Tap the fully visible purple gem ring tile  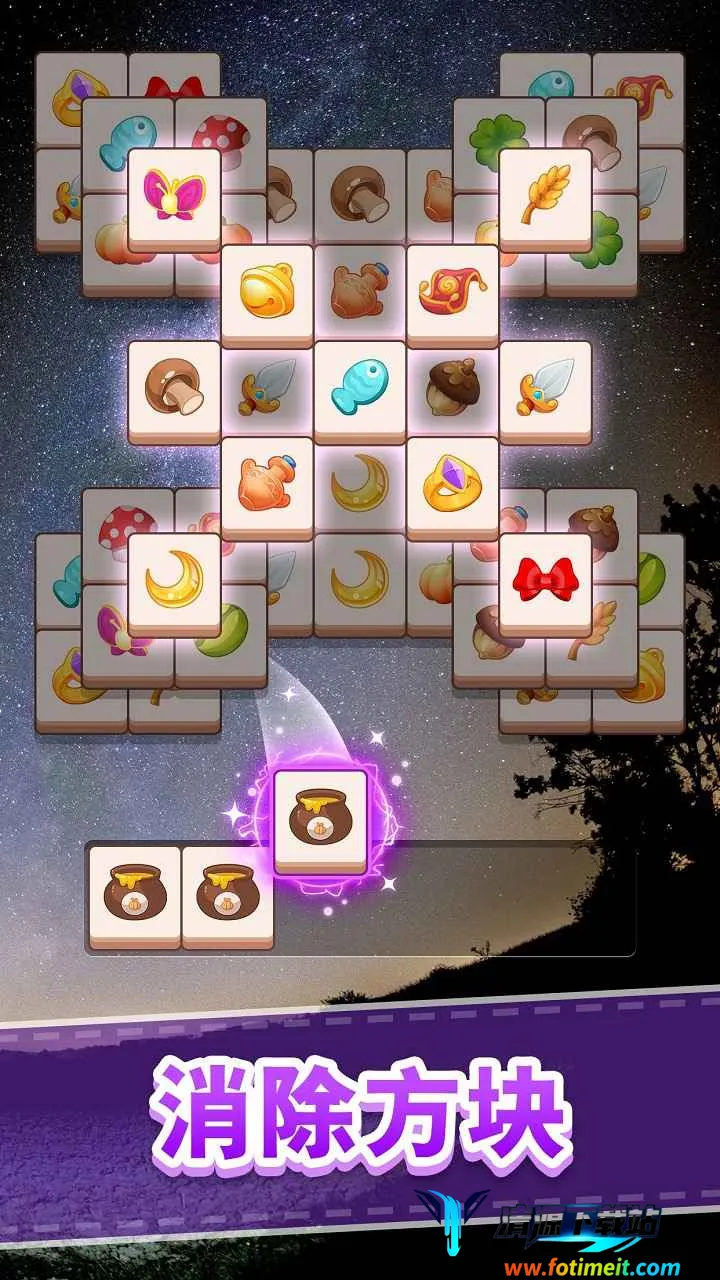point(452,484)
